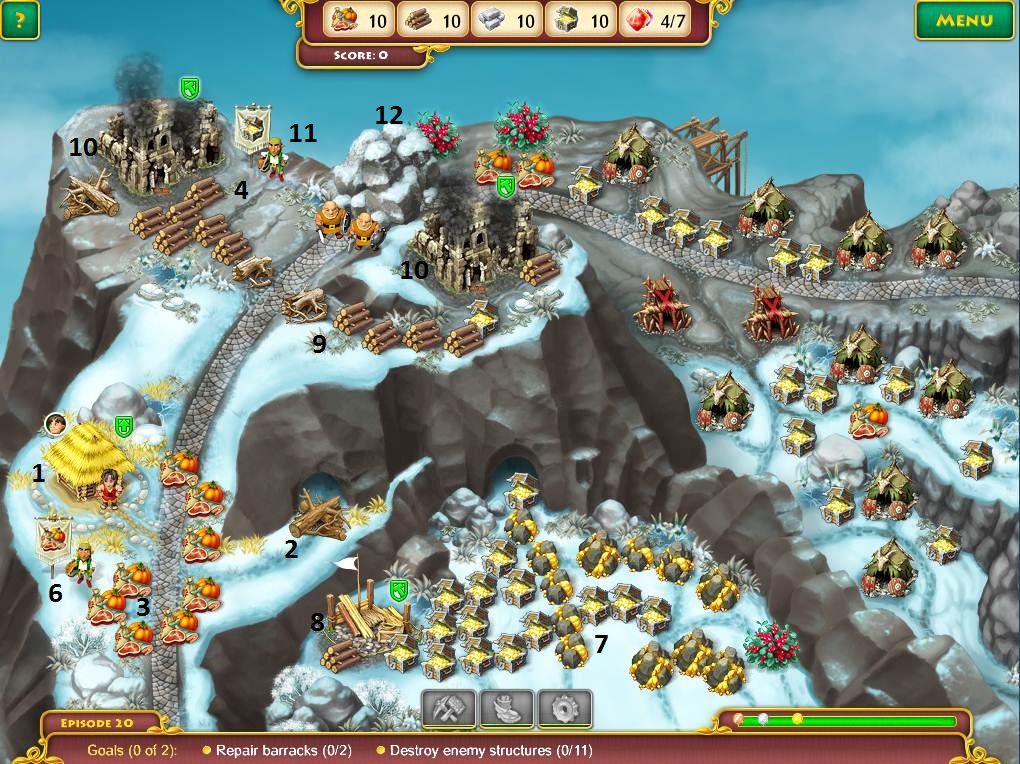This screenshot has width=1020, height=764.
Task: Activate the hammer and pickaxe work bonus
Action: point(448,709)
